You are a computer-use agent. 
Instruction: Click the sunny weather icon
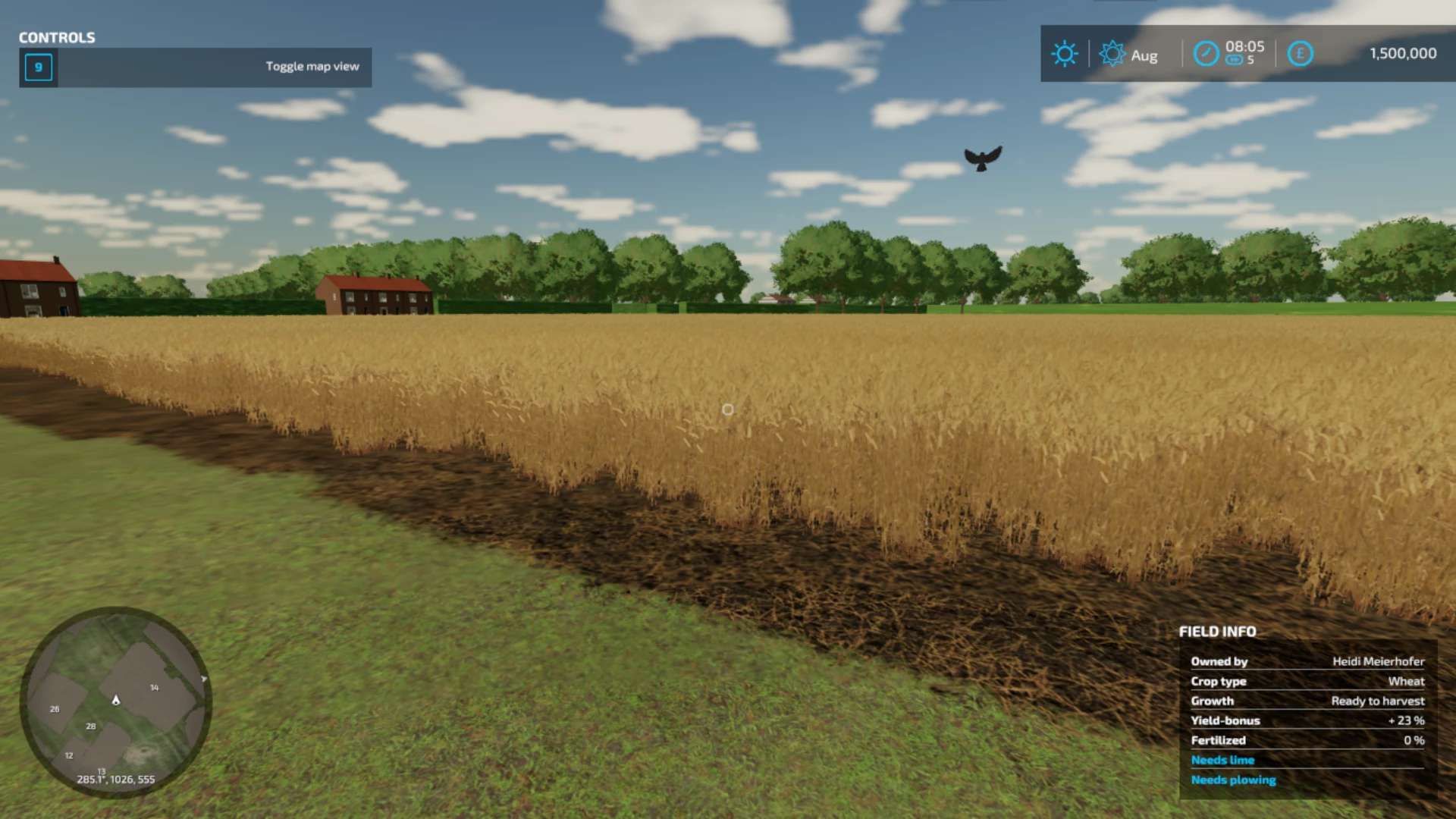1064,54
